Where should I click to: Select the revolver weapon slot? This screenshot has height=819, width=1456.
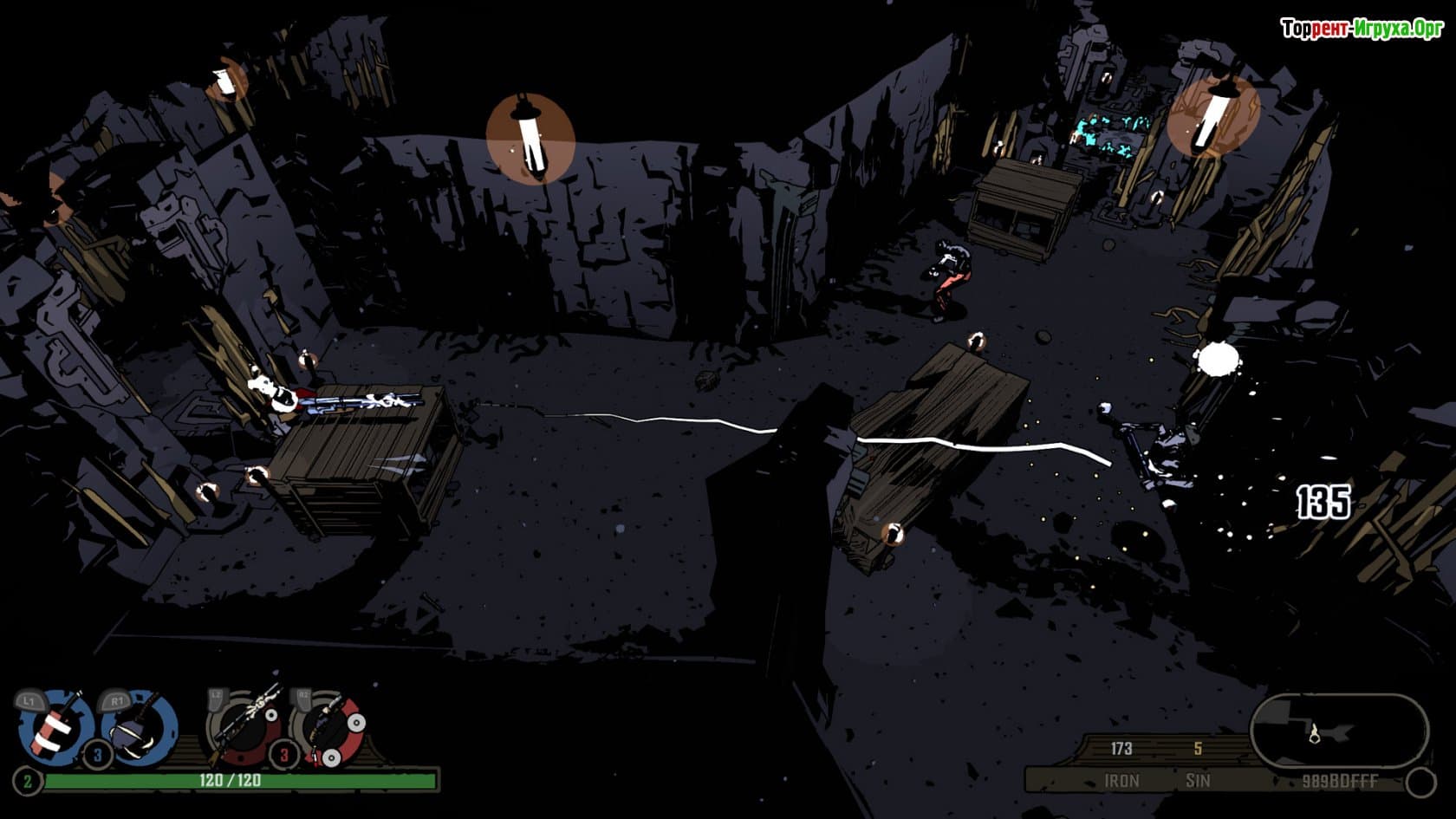pos(329,726)
